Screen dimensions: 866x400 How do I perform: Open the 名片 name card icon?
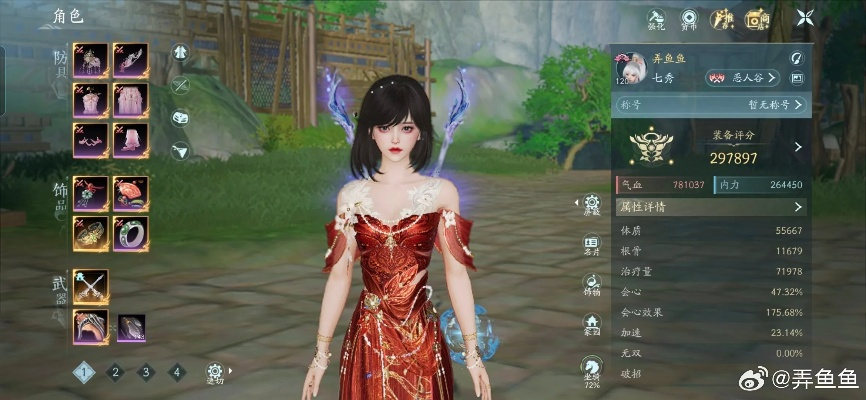click(593, 246)
